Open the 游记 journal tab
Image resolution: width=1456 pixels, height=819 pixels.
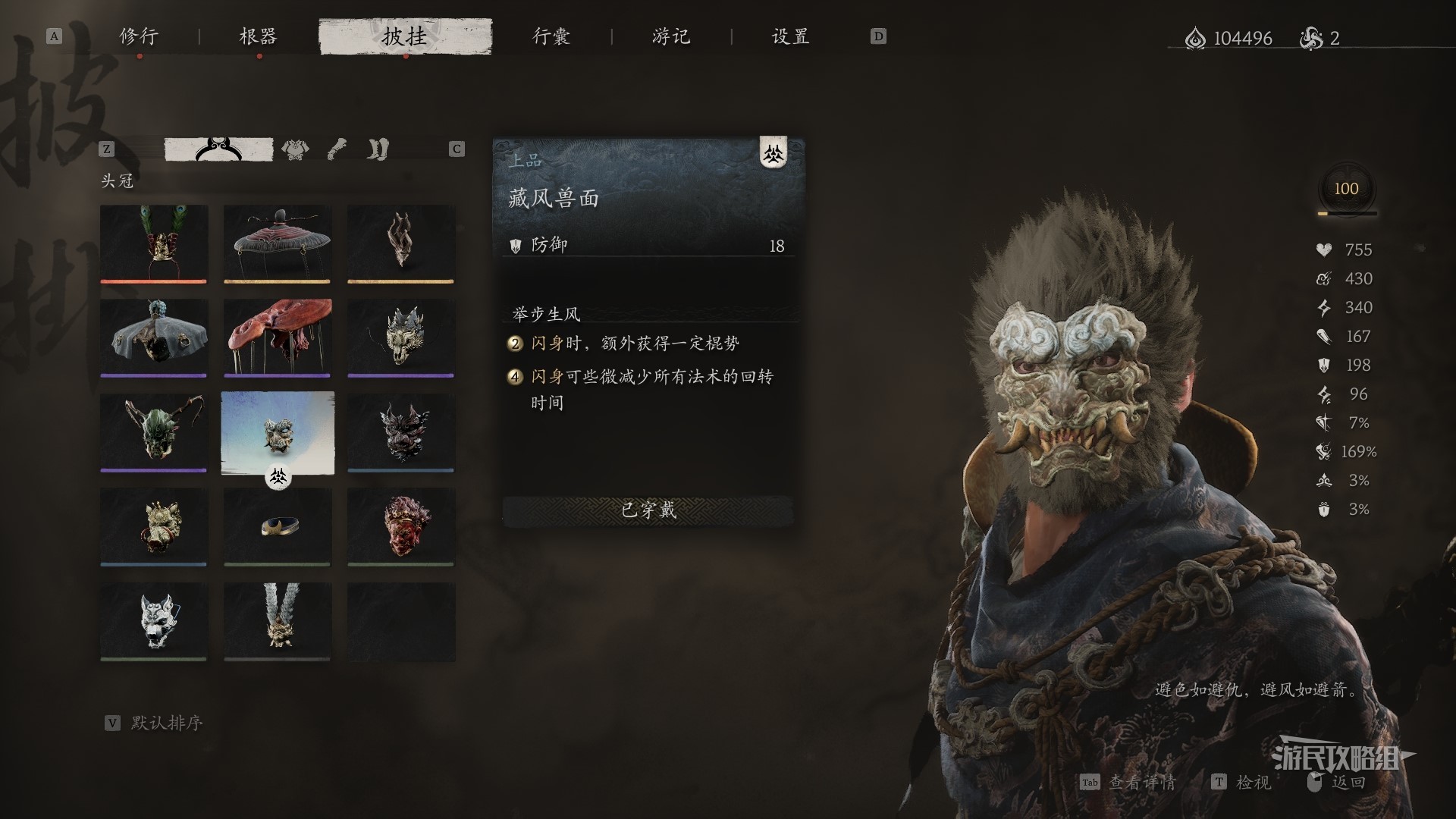click(671, 36)
